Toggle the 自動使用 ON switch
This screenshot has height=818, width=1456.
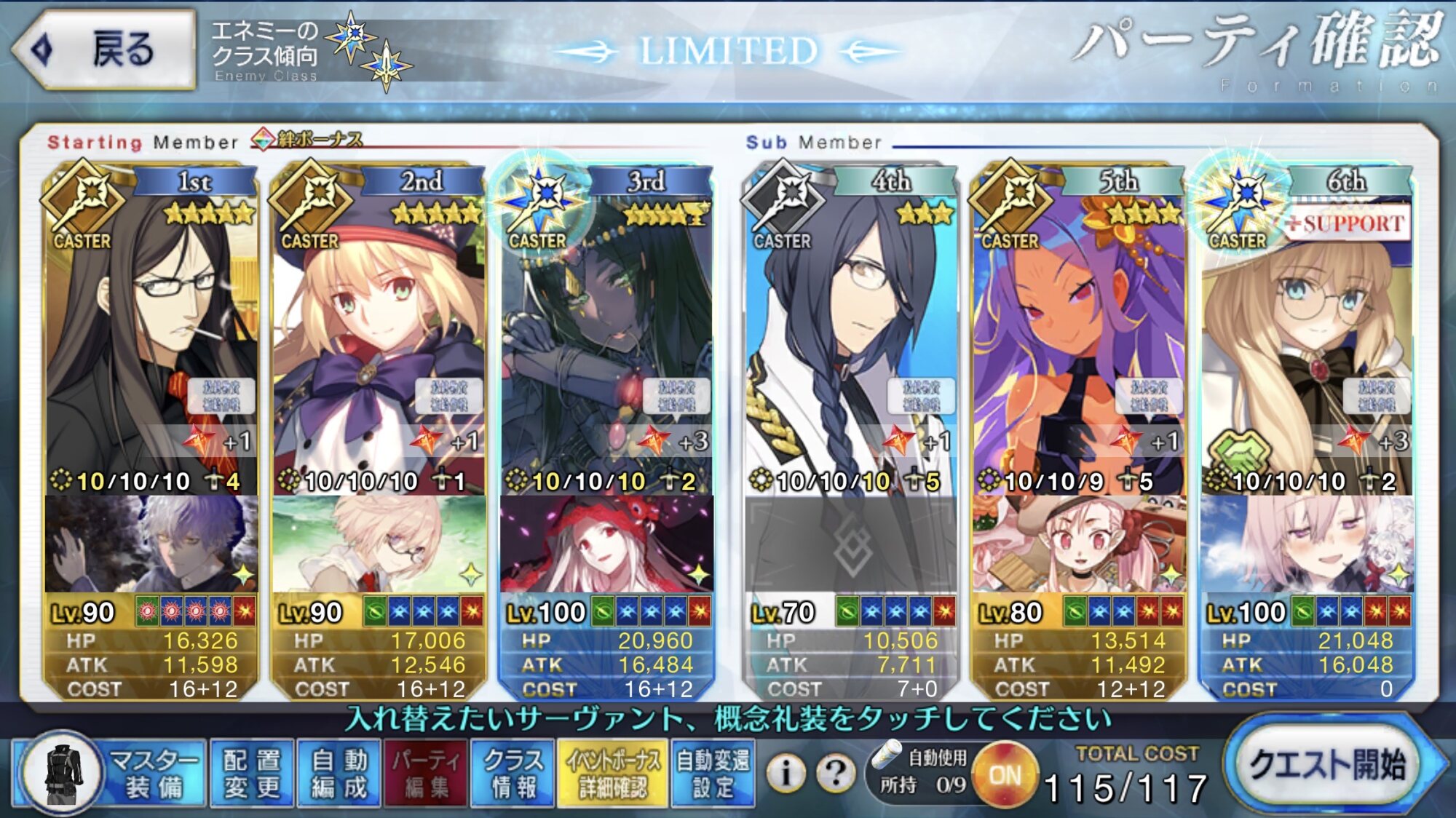click(x=1005, y=776)
